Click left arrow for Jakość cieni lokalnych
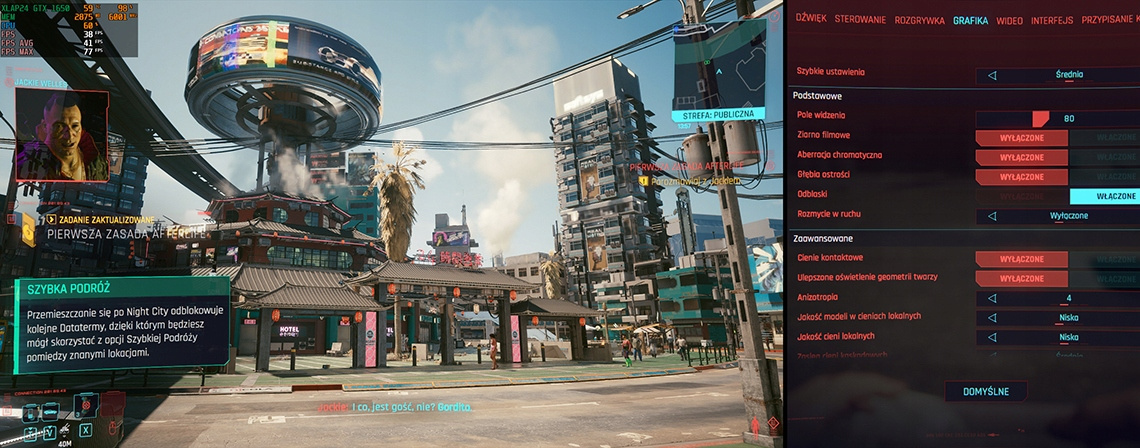The height and width of the screenshot is (448, 1140). click(992, 337)
